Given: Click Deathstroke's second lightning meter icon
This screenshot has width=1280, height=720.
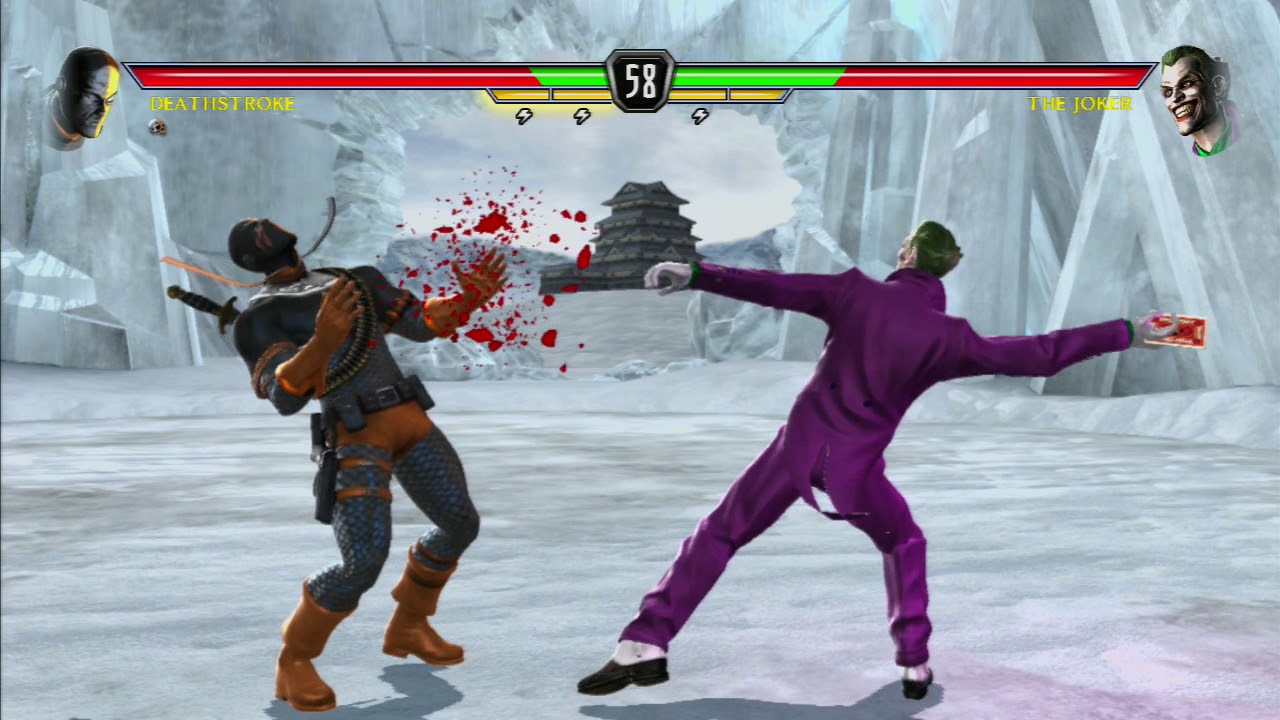Looking at the screenshot, I should [582, 114].
